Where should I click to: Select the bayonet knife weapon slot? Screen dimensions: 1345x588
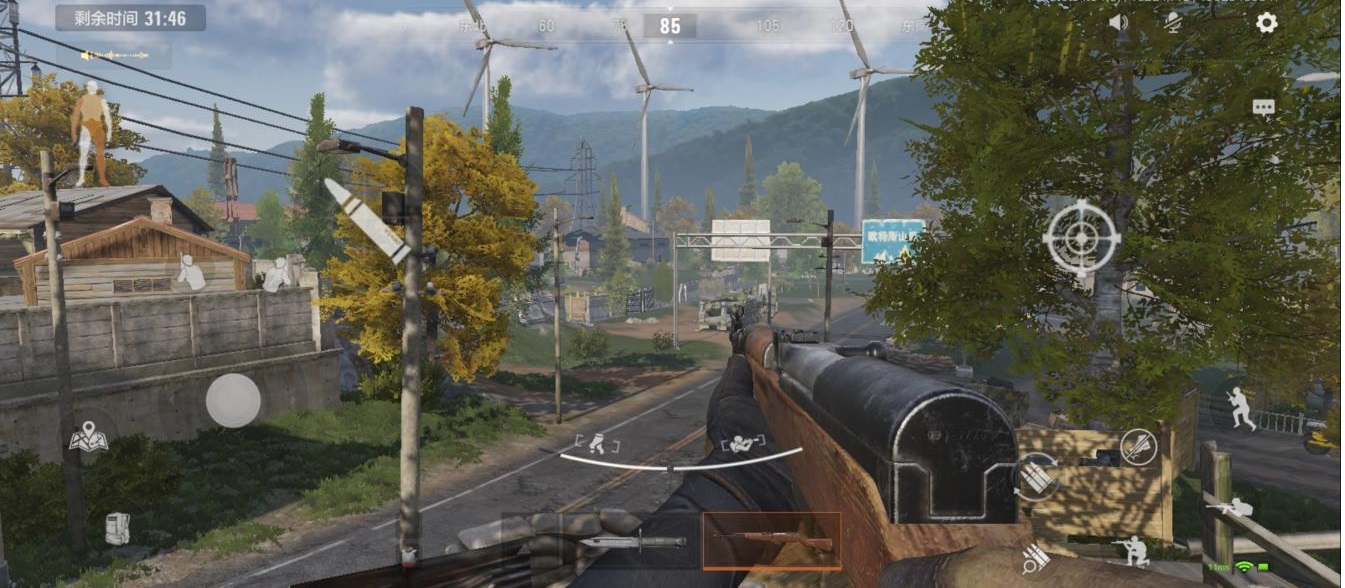(633, 542)
